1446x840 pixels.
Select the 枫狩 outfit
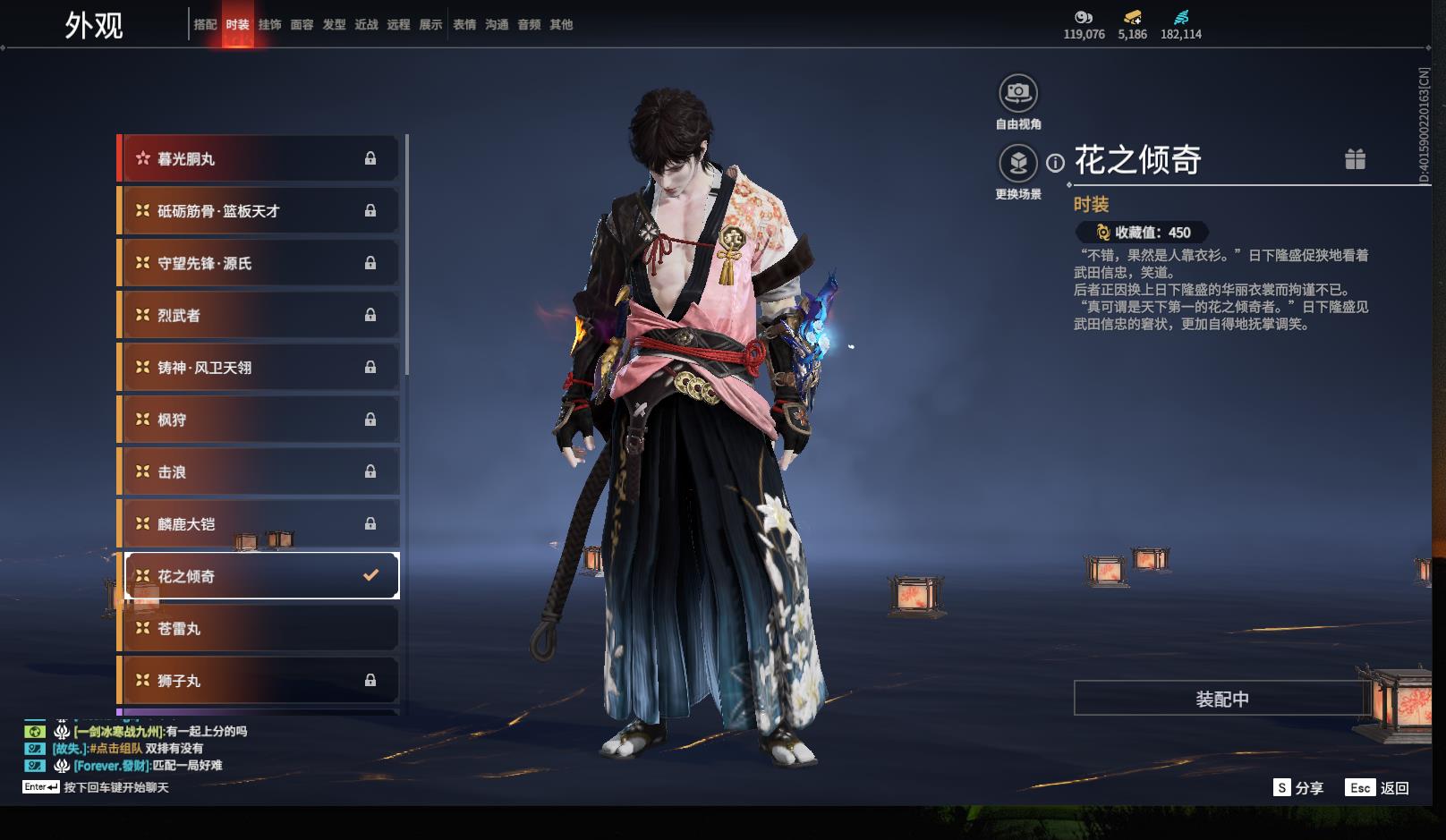(x=259, y=420)
